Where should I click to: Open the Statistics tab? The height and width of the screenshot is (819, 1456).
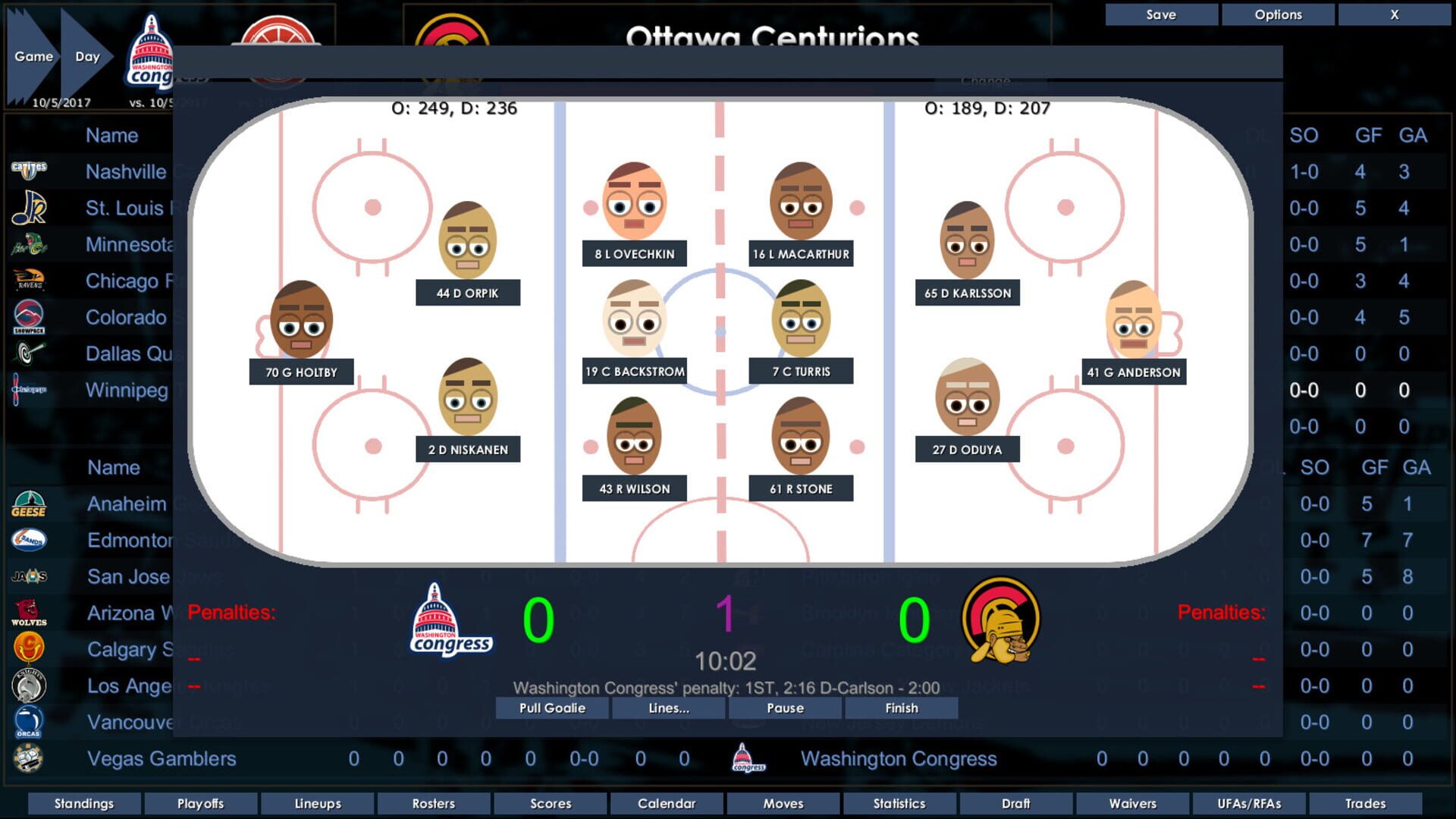(899, 803)
